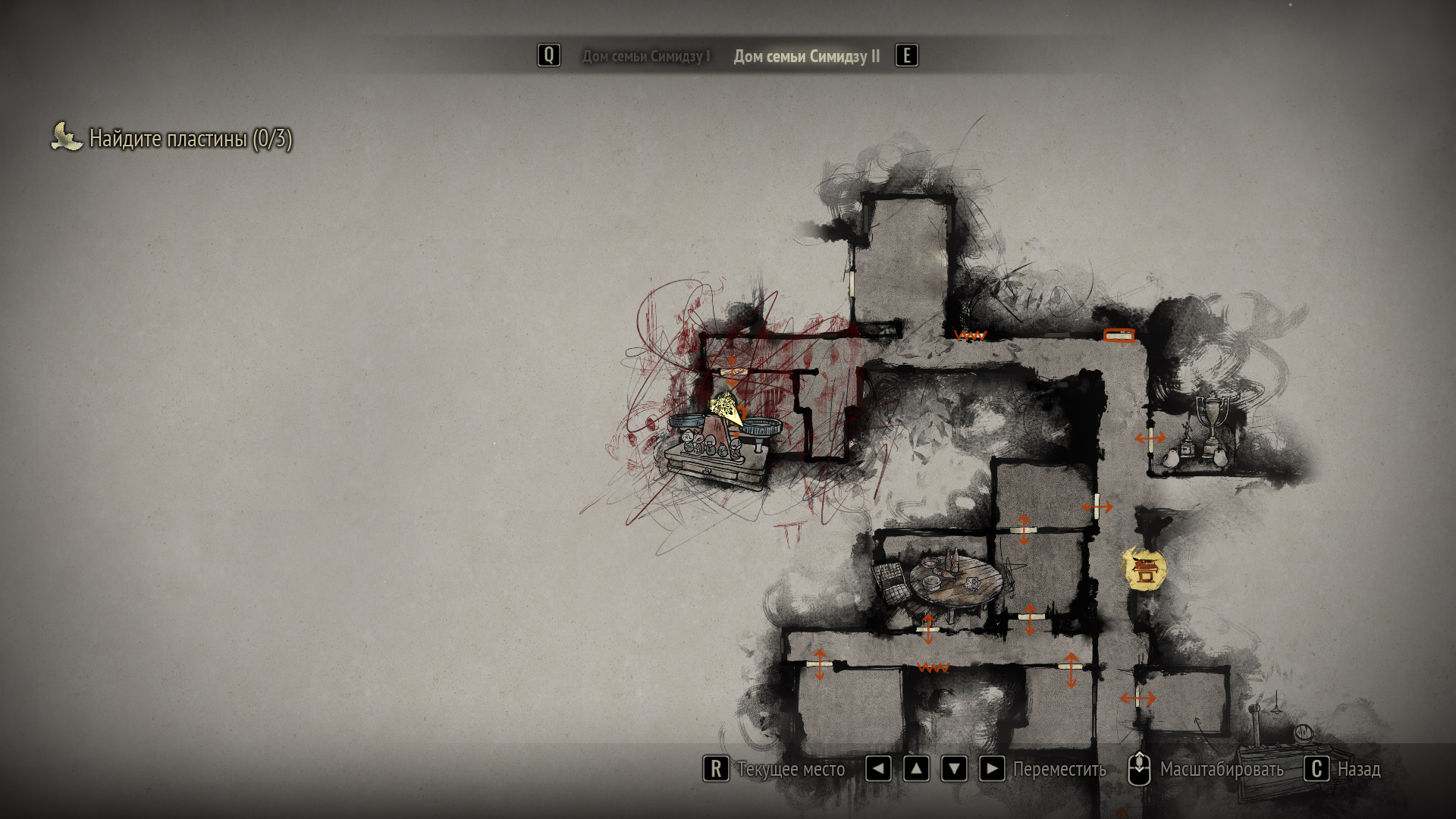
Task: Switch to the Дом семьи Симидзу I tab
Action: pos(645,56)
